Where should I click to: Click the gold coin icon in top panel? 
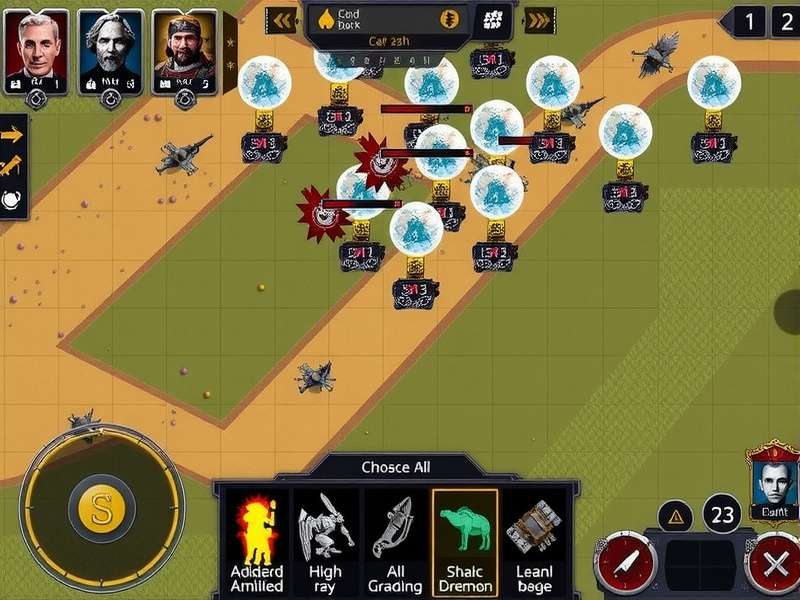pos(451,18)
